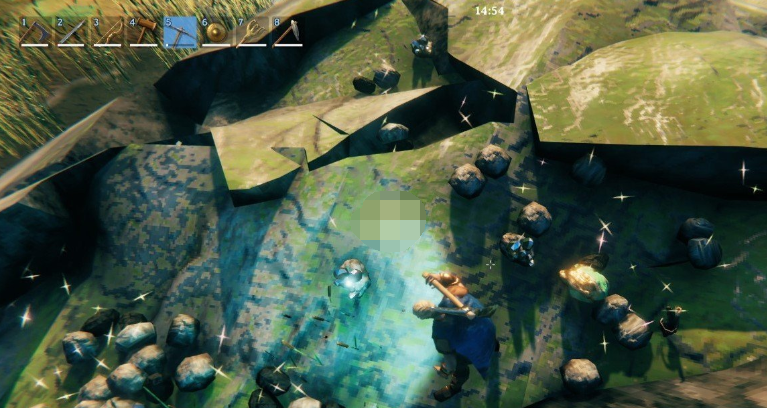Choose the bow in slot 3
767x408 pixels.
108,32
